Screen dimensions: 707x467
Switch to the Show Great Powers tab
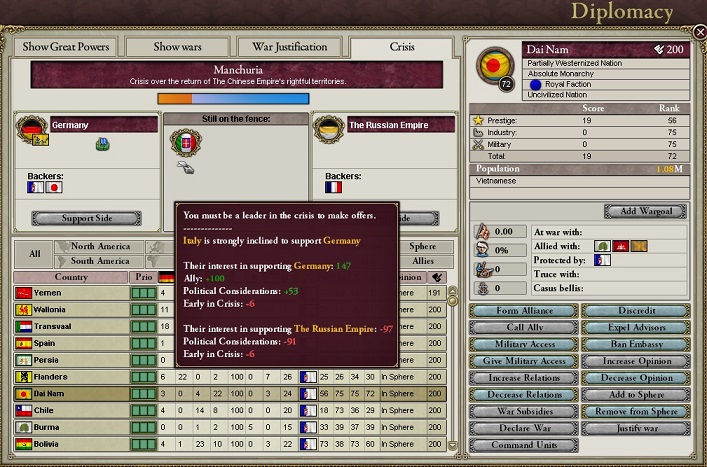pos(65,47)
